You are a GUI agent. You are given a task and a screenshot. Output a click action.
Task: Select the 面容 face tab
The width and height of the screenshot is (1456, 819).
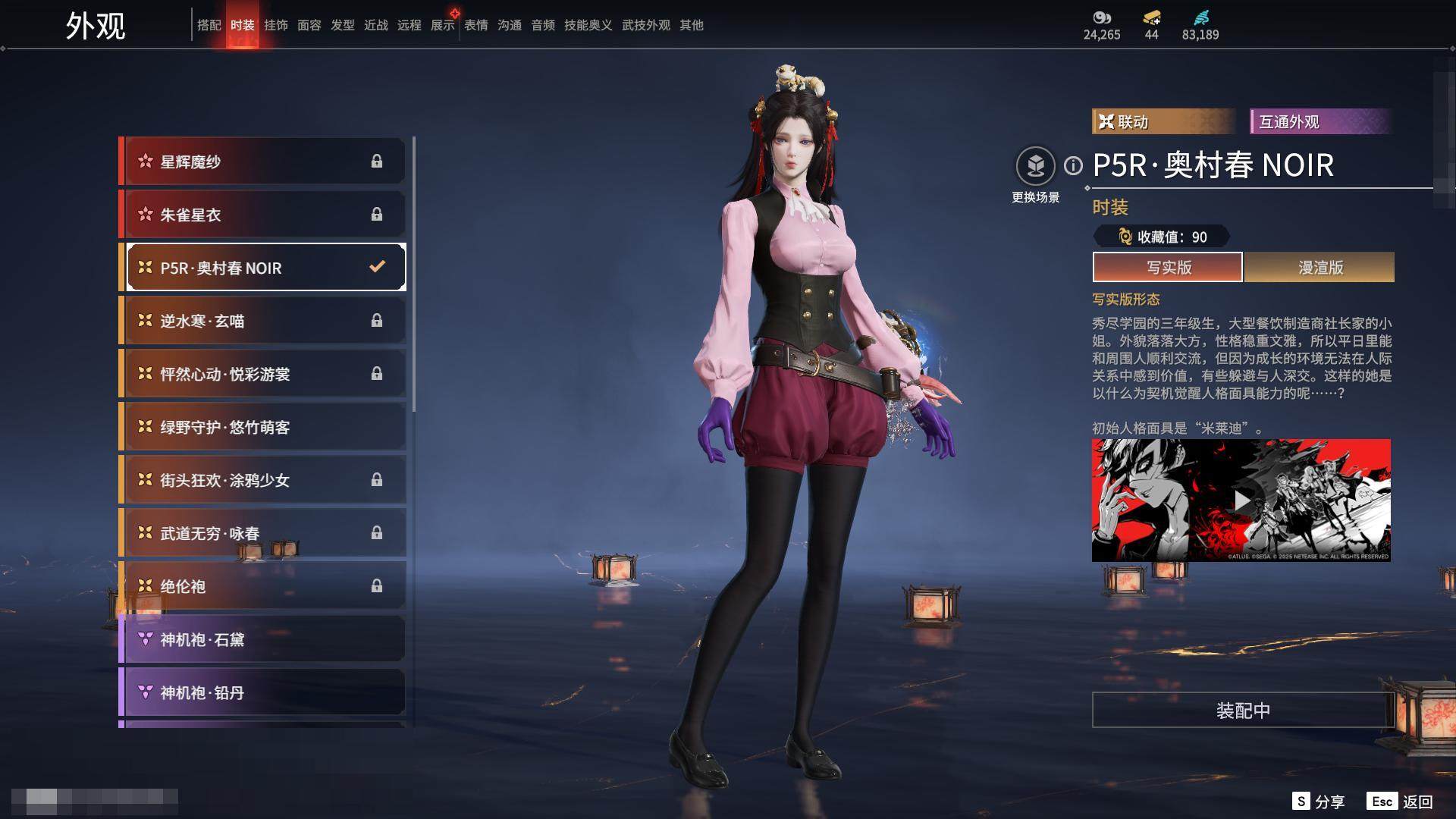309,25
